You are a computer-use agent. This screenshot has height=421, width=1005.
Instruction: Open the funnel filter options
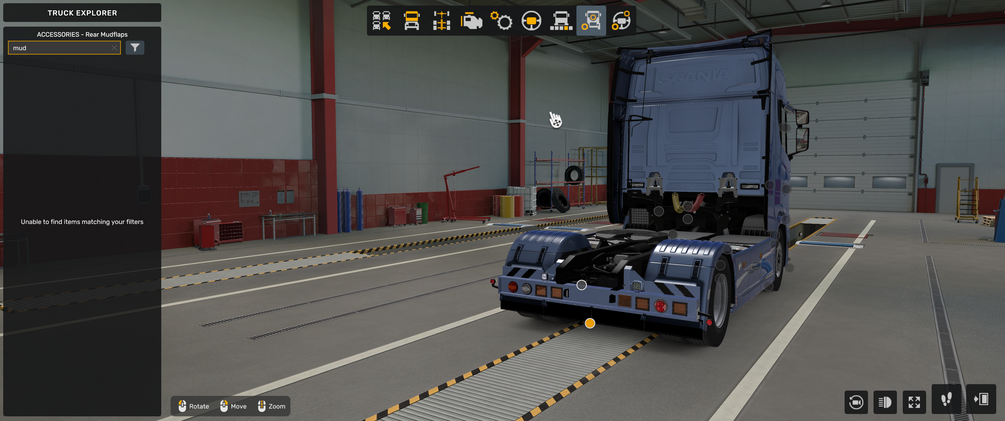[135, 48]
